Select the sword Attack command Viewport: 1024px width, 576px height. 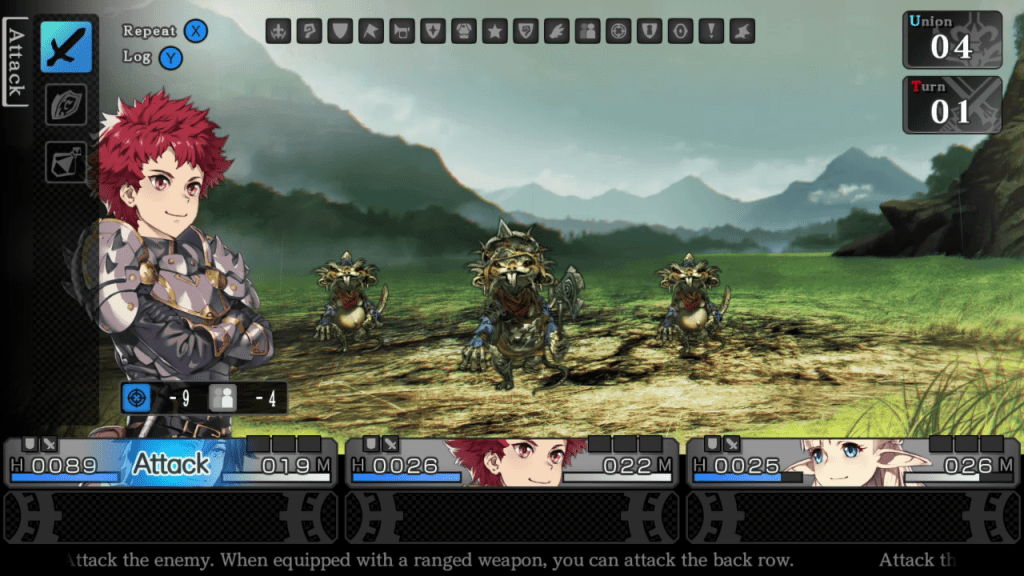tap(66, 47)
